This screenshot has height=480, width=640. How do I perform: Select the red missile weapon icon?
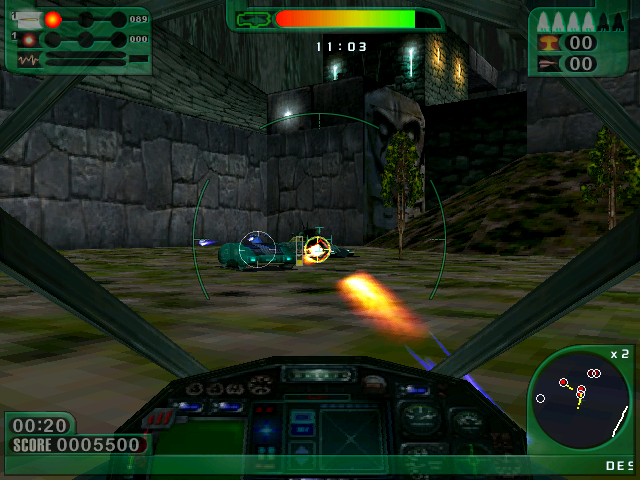(549, 63)
